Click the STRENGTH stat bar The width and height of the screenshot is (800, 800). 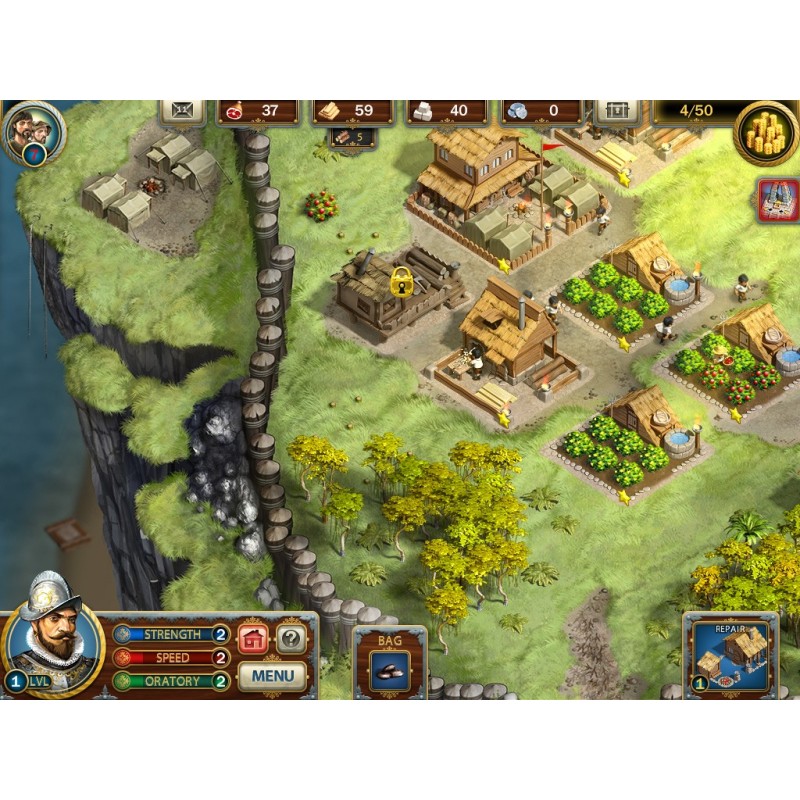pos(172,634)
